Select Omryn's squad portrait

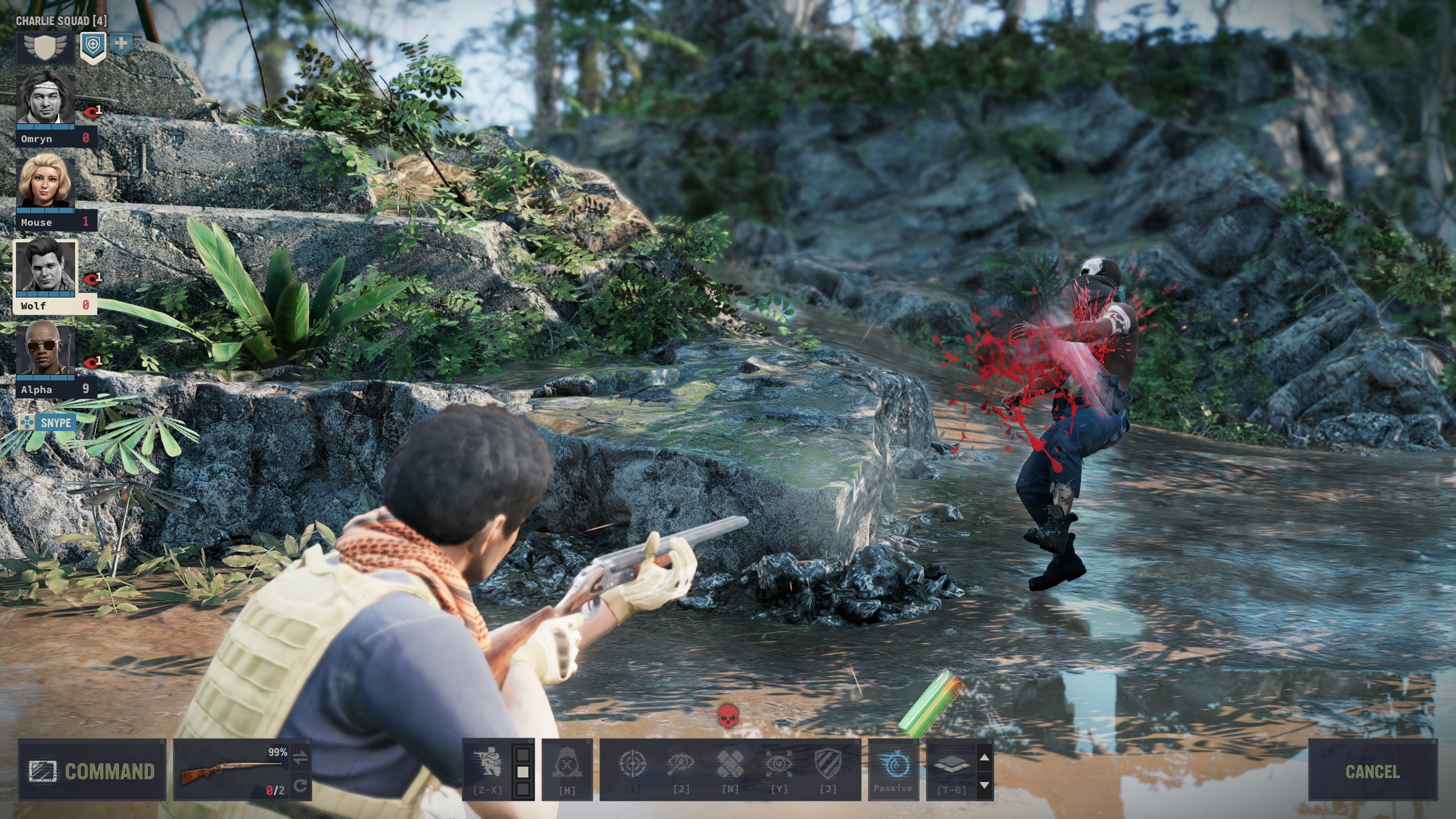coord(45,100)
